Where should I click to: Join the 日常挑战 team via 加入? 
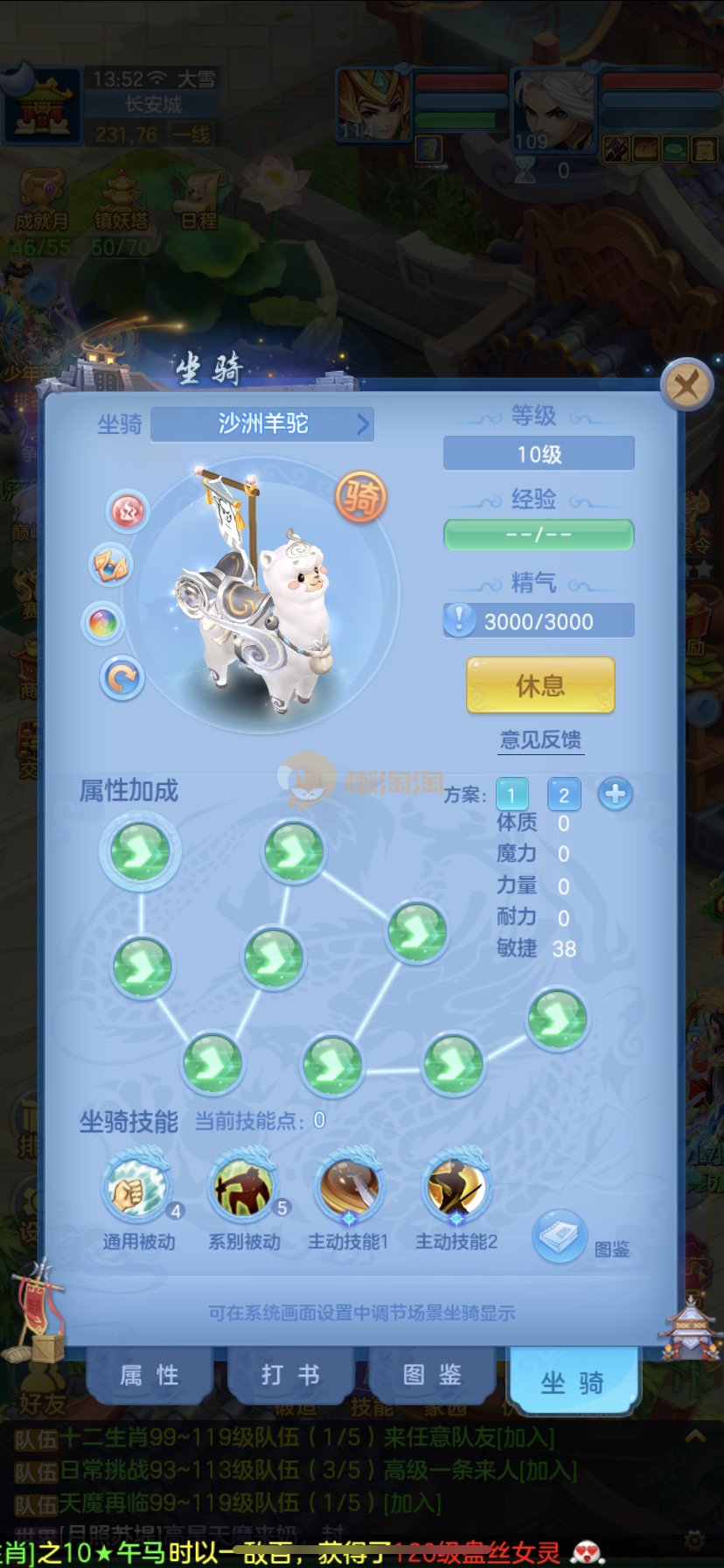[x=548, y=1470]
